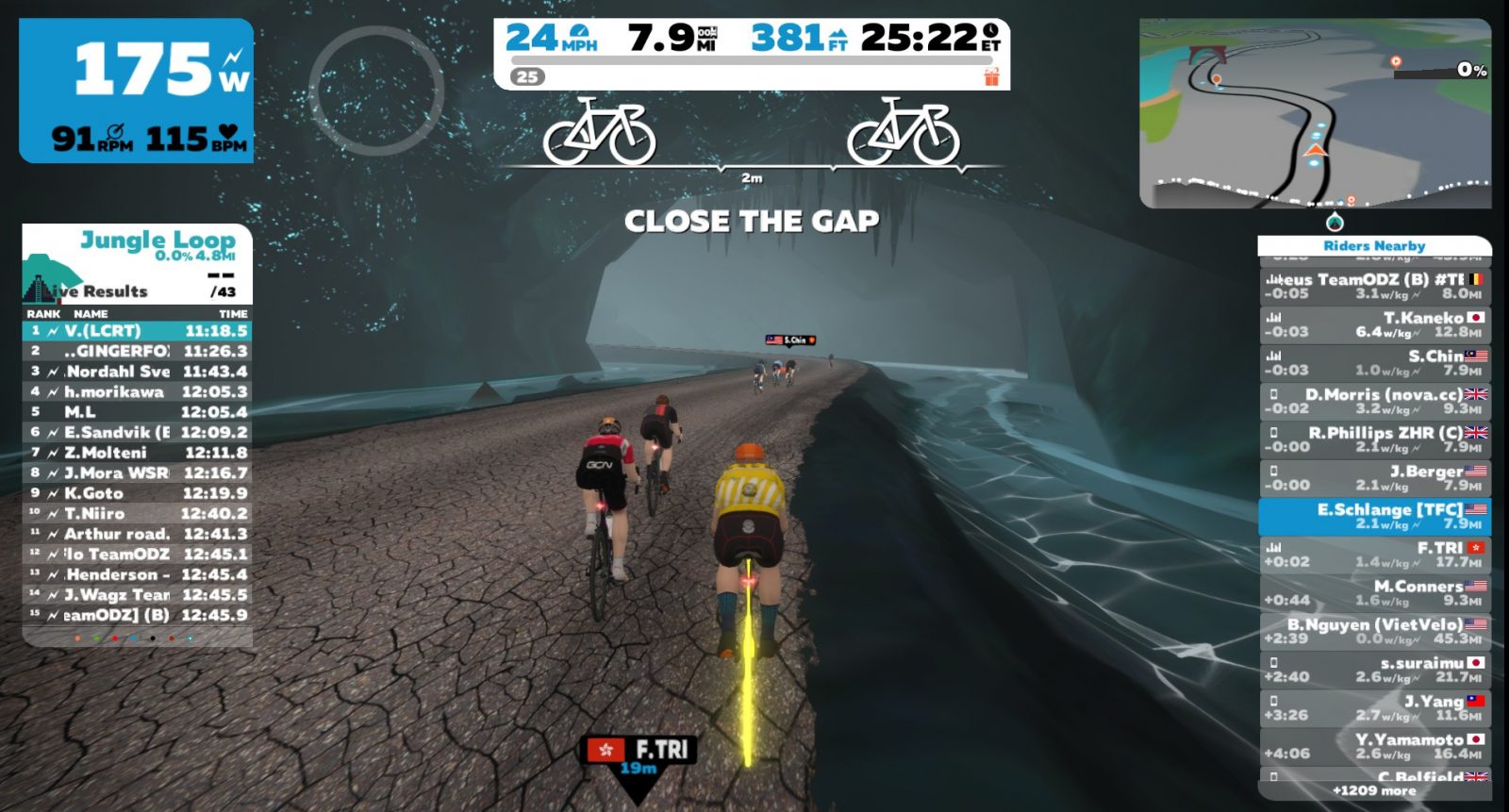Click the level 25 progress badge
This screenshot has width=1509, height=812.
528,76
